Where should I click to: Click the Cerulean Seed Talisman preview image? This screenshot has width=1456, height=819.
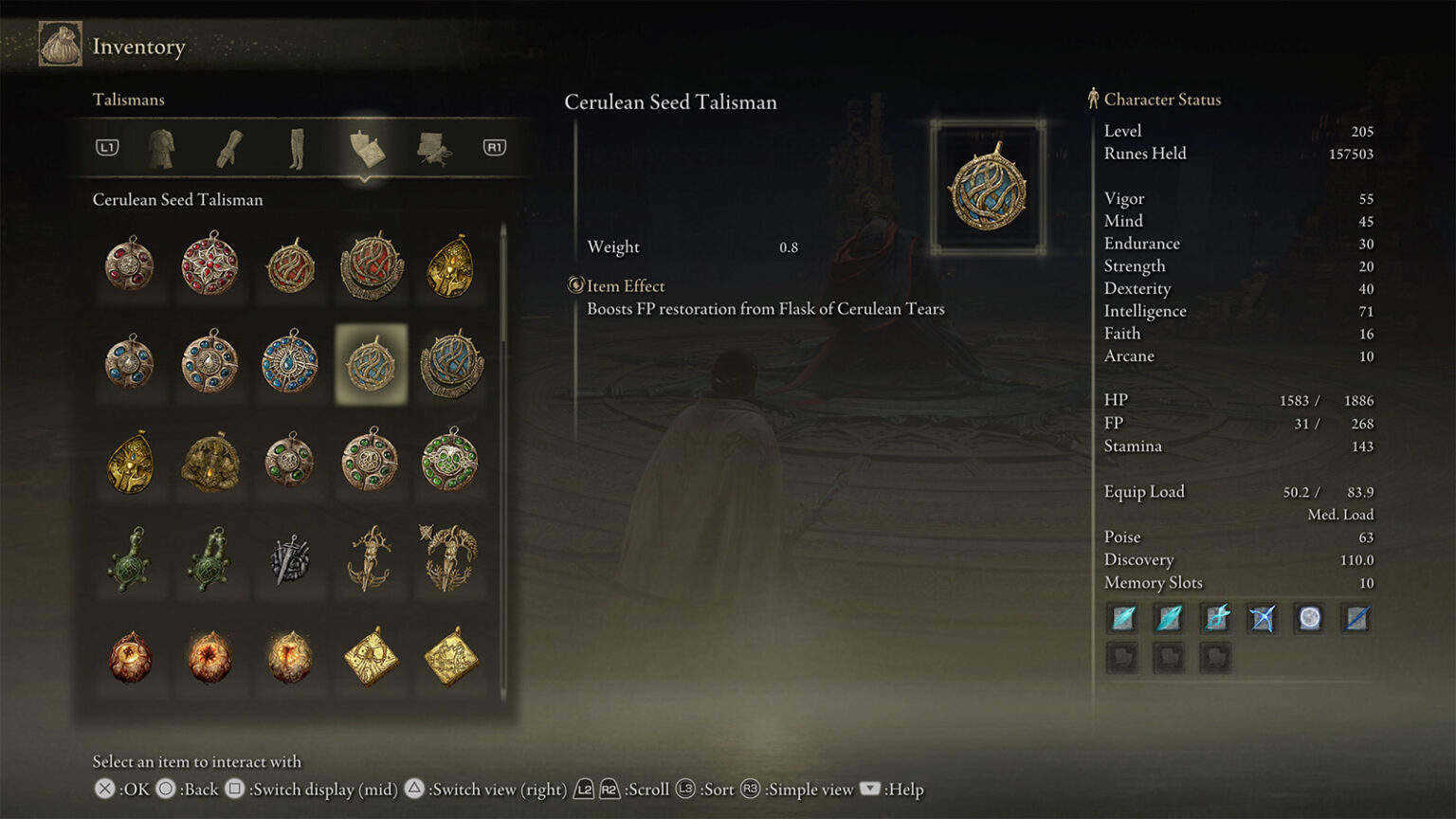point(986,188)
